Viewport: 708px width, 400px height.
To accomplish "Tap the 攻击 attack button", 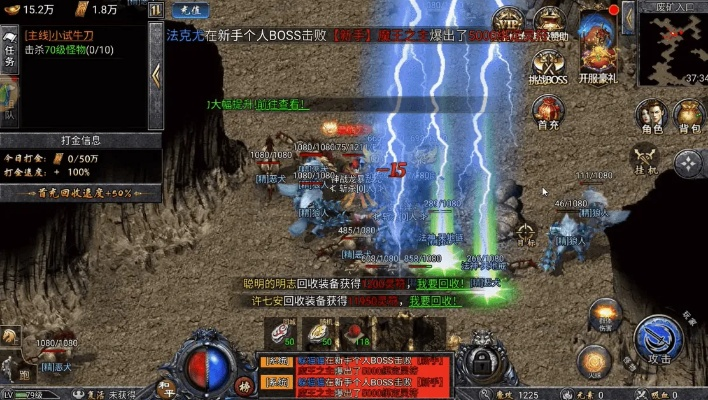I will [658, 340].
